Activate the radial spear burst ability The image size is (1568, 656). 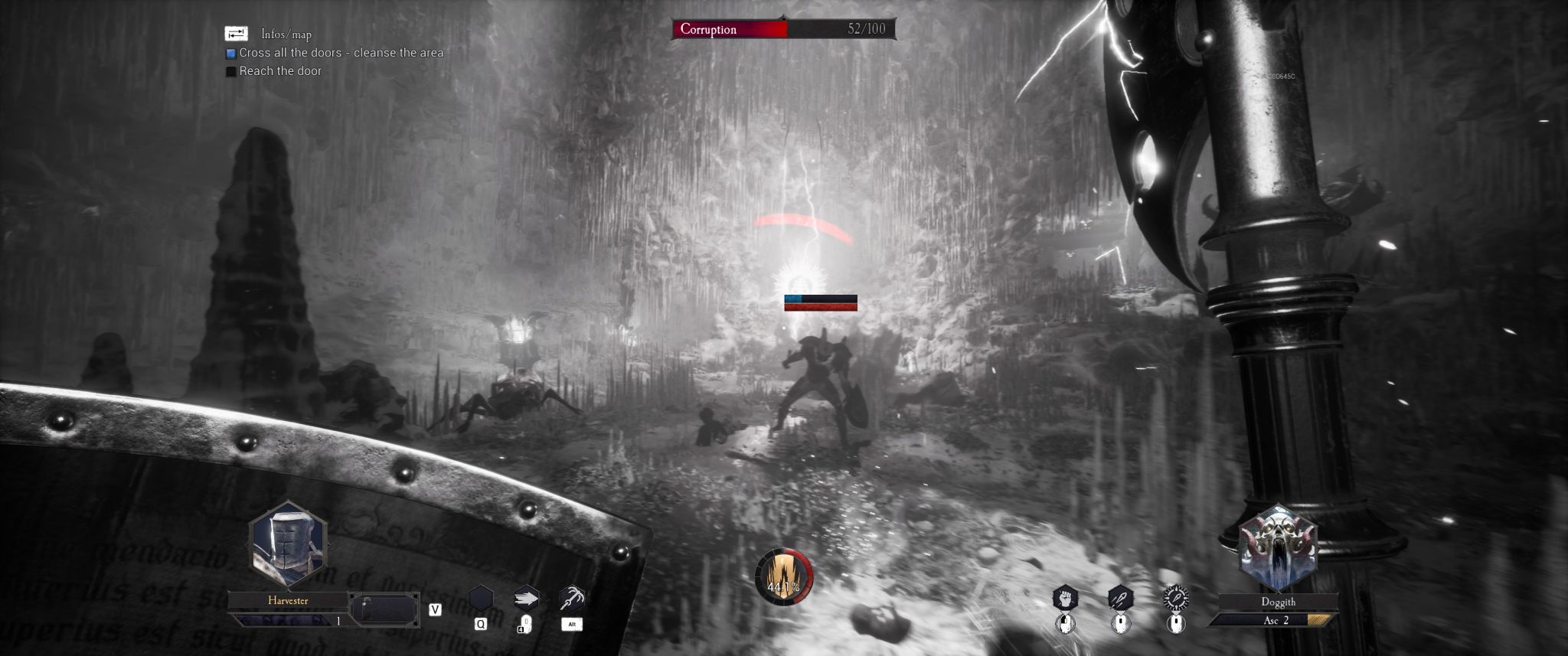click(x=1176, y=598)
